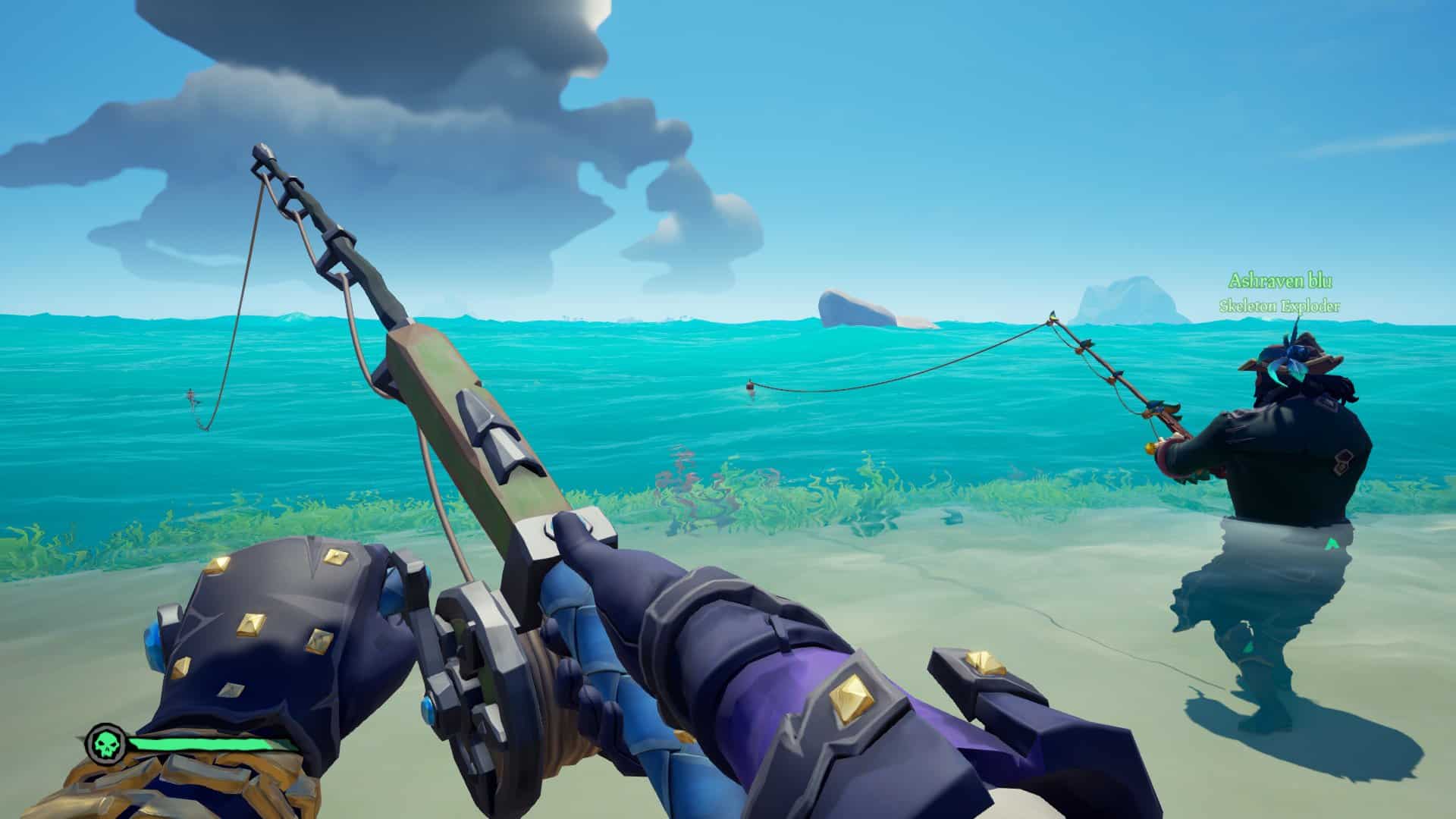Click the green health bar above the gauntlet
Viewport: 1456px width, 819px height.
(200, 743)
